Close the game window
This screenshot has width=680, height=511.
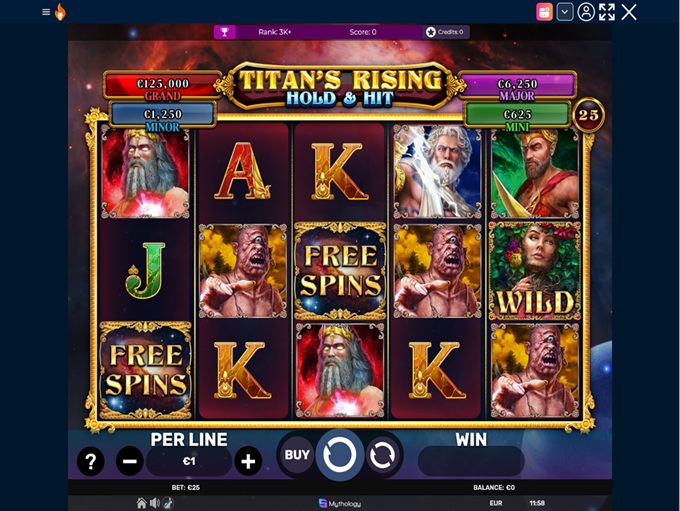(629, 12)
